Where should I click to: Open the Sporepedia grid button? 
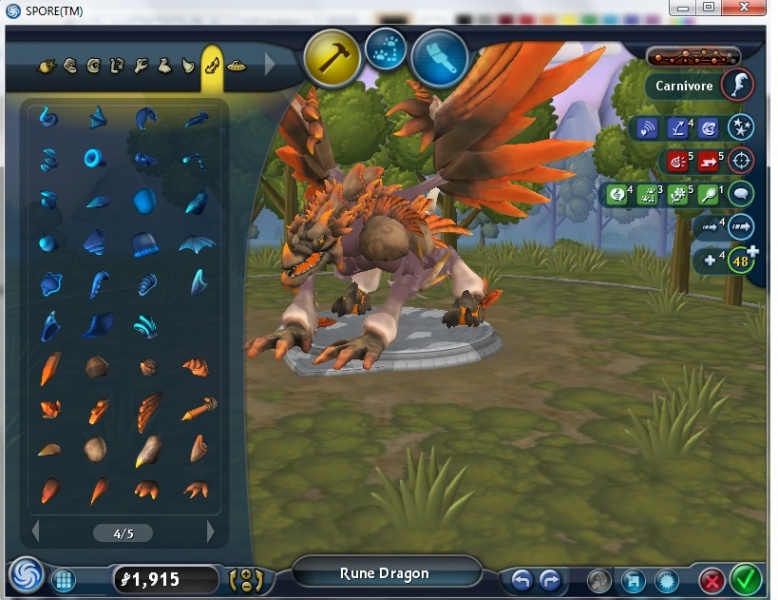pyautogui.click(x=63, y=580)
